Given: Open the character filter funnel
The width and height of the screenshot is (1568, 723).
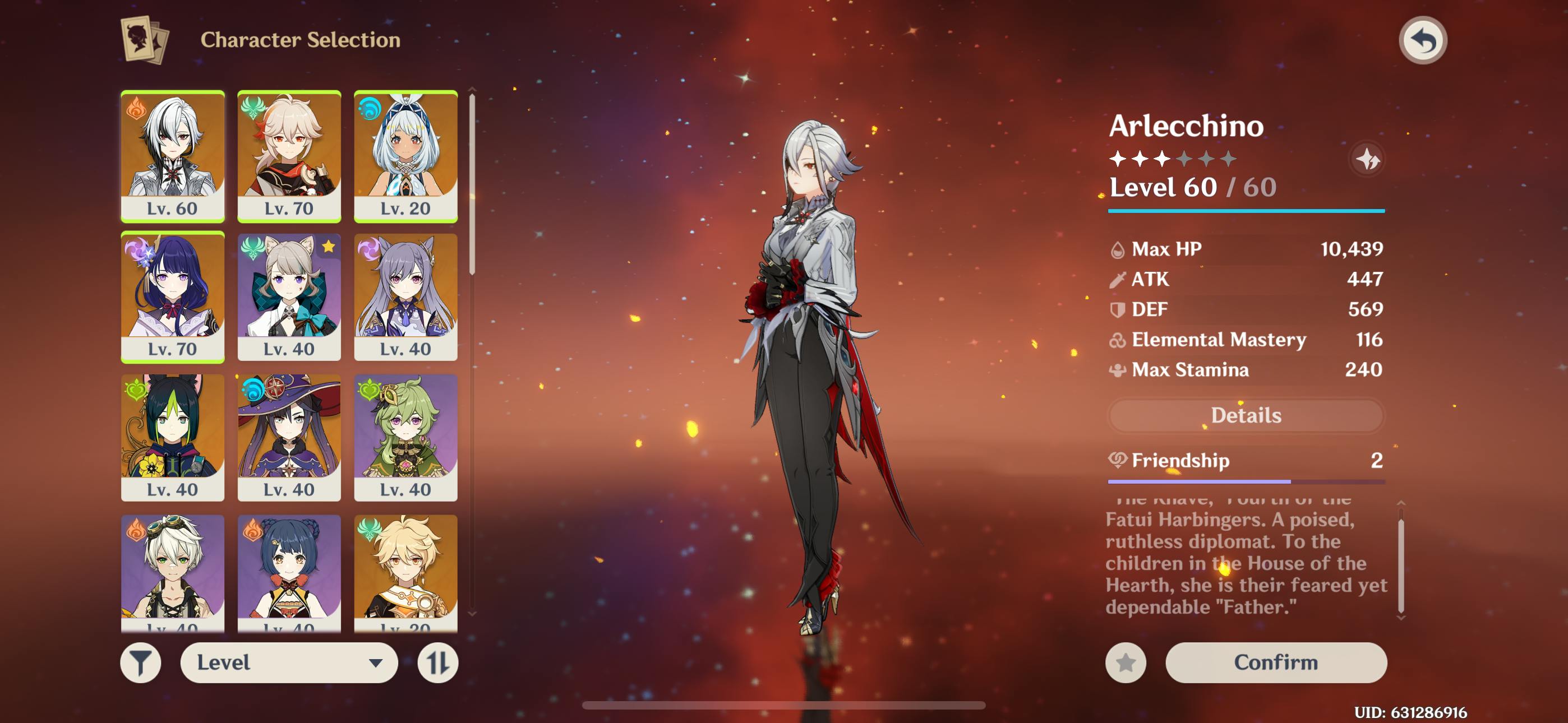Looking at the screenshot, I should click(141, 662).
